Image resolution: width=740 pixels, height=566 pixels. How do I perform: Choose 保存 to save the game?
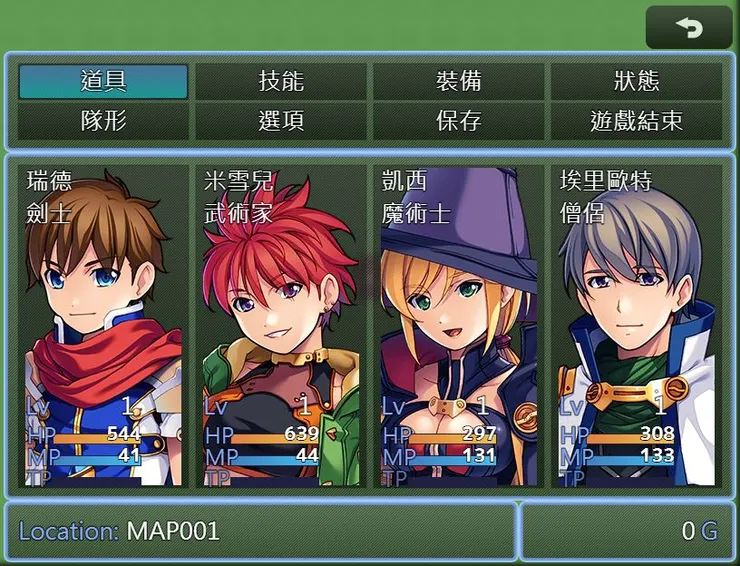459,122
